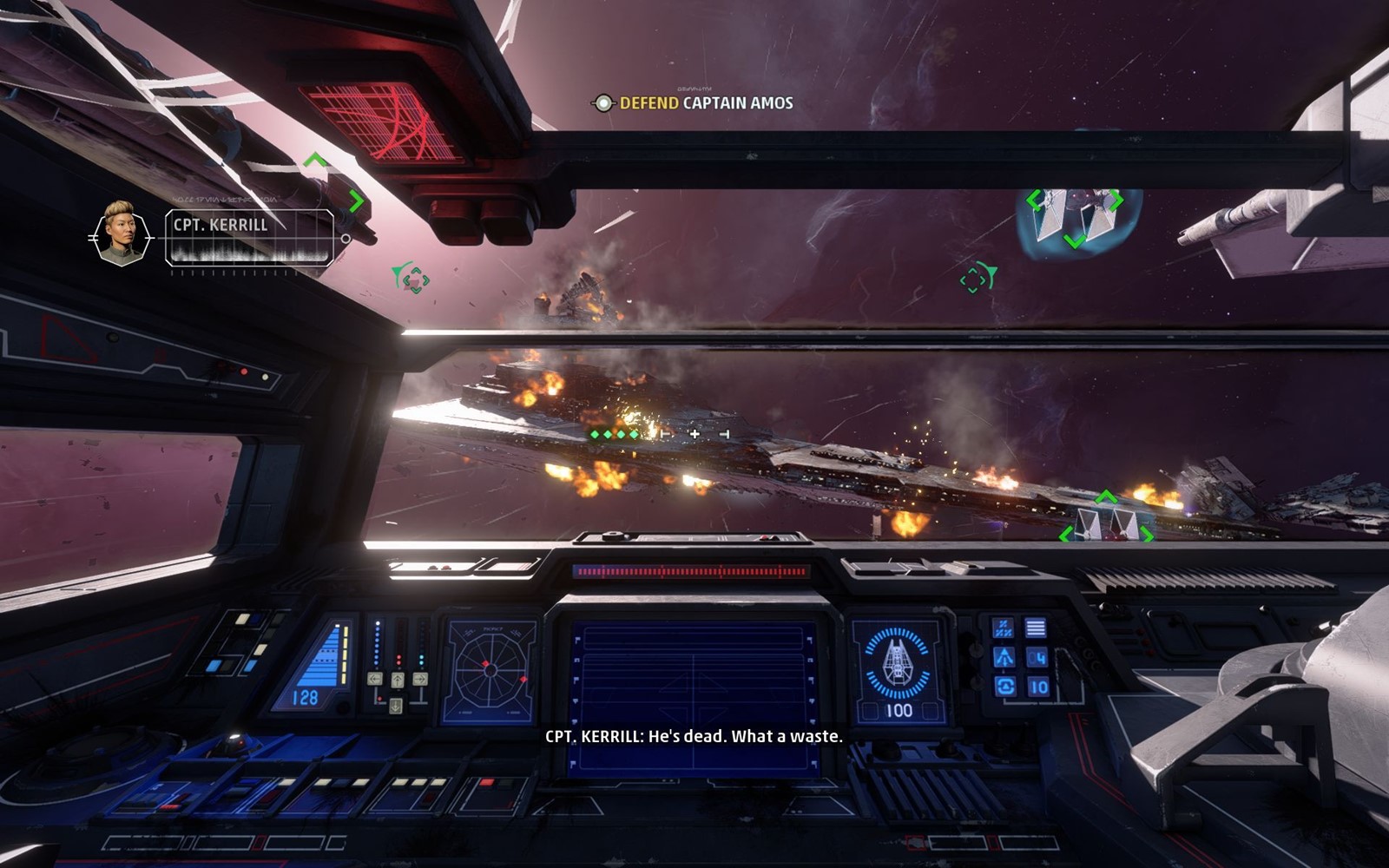The height and width of the screenshot is (868, 1389).
Task: Select the bracketed TIE fighter near the cruiser
Action: (x=1107, y=523)
